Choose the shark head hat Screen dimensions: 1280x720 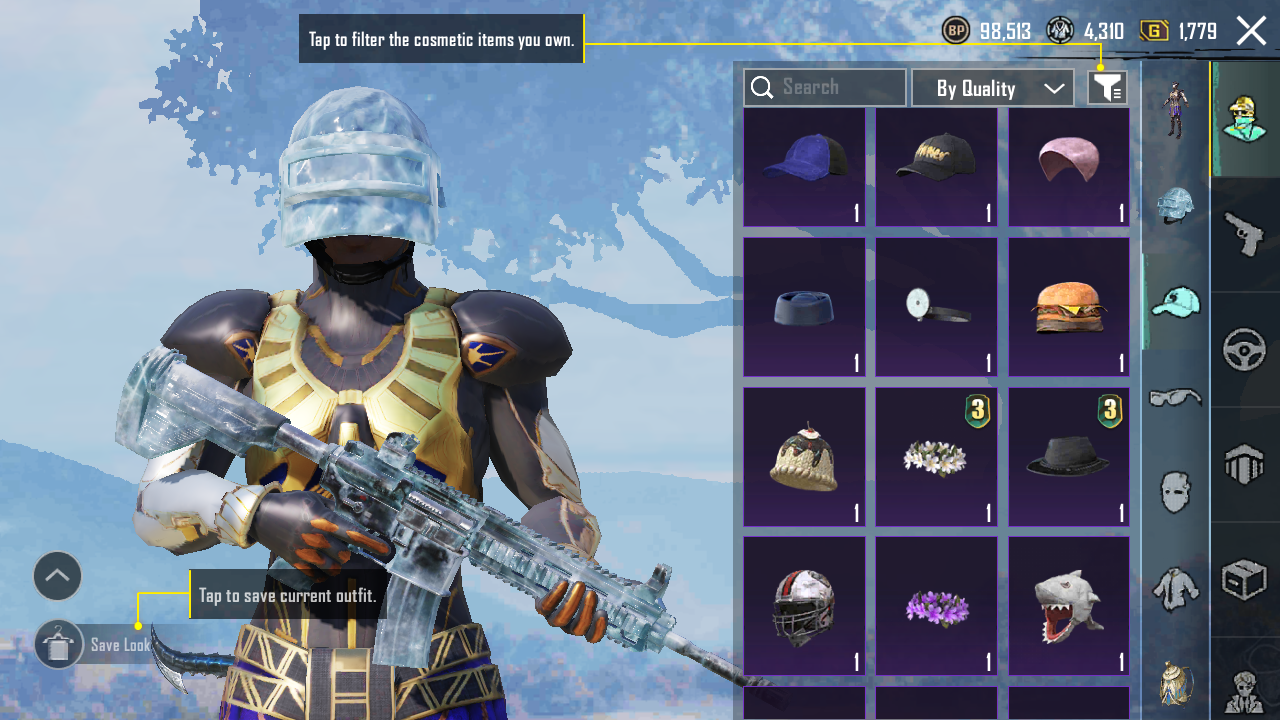point(1068,606)
